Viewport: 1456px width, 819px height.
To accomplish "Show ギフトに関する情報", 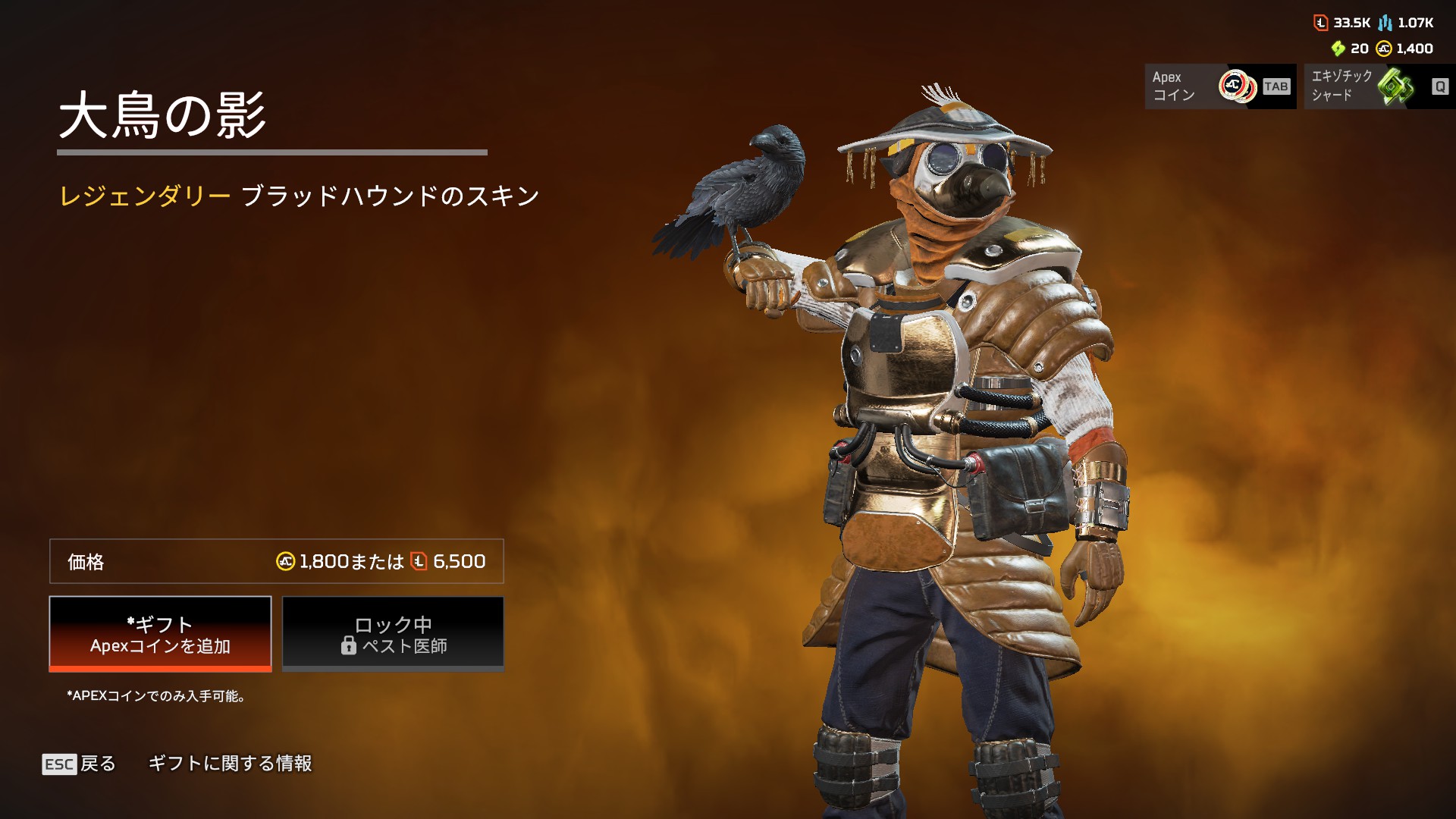I will click(230, 764).
